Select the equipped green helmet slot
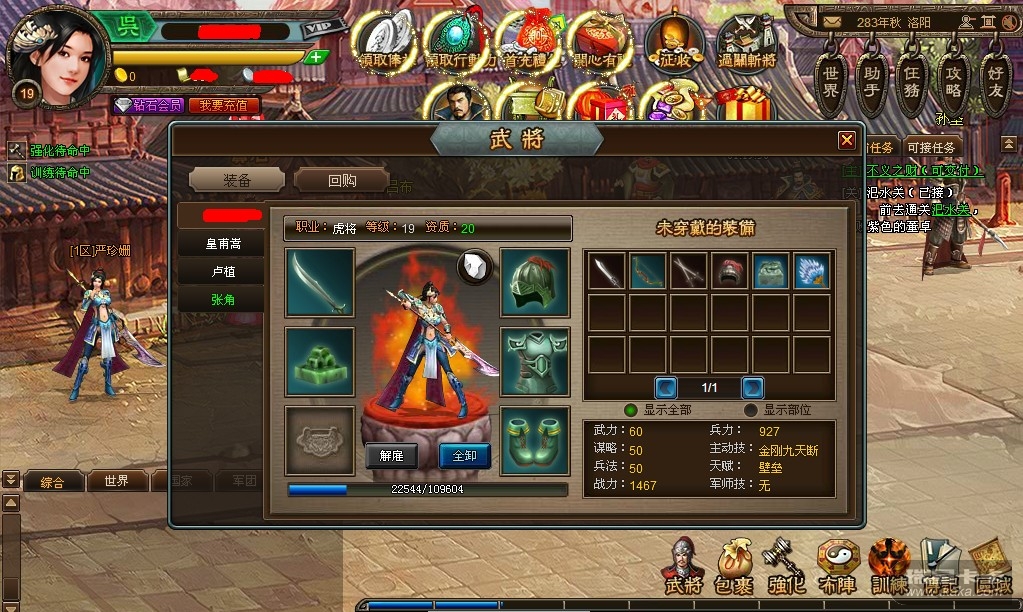The width and height of the screenshot is (1023, 612). [535, 283]
